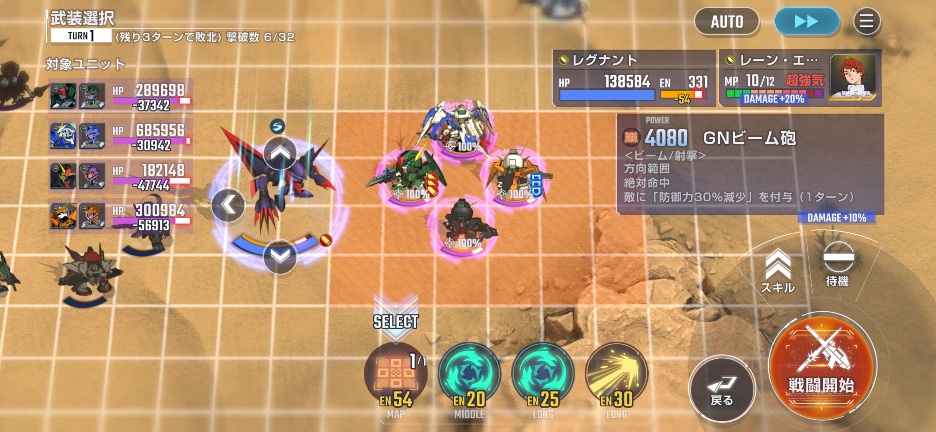
Task: Select the target unit with HP 289698
Action: tap(120, 96)
